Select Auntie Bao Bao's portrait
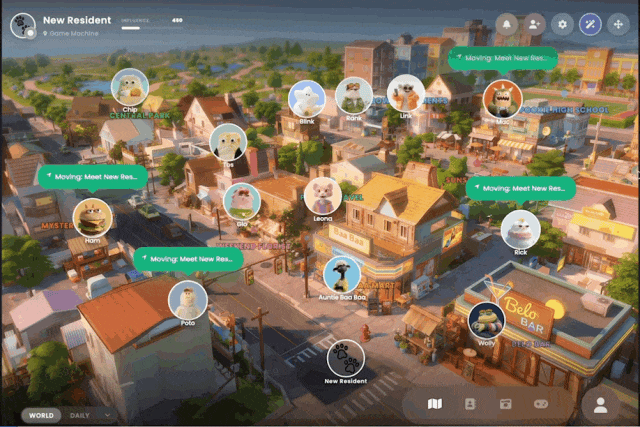Image resolution: width=640 pixels, height=427 pixels. (342, 274)
